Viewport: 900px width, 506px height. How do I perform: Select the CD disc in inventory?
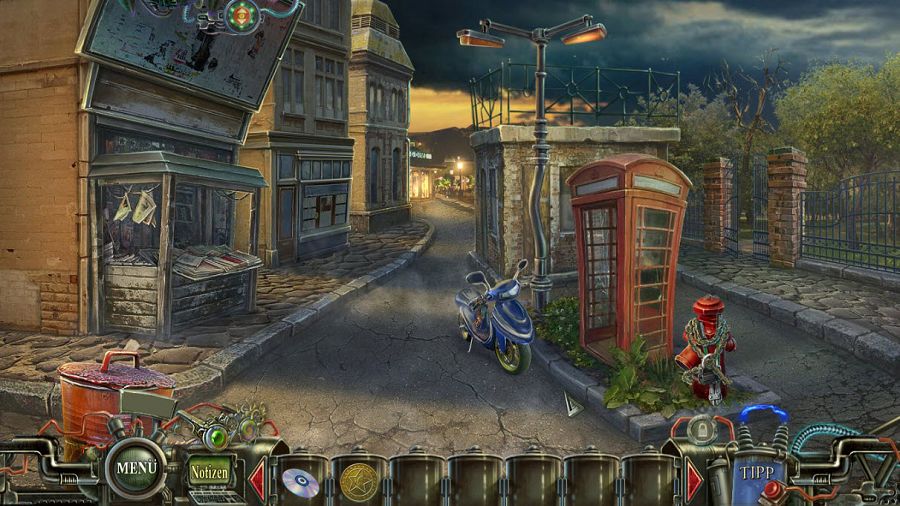click(x=300, y=482)
